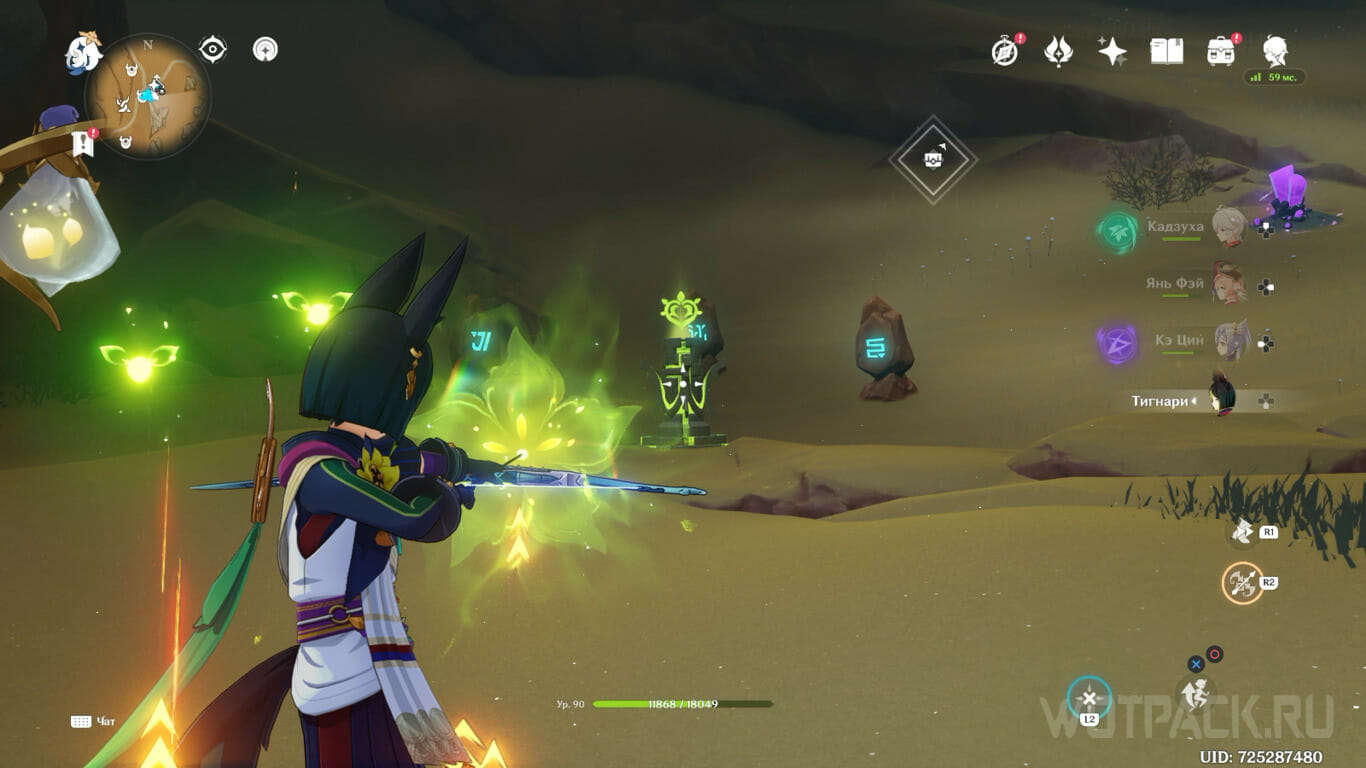Open the Paimon menu

84,53
